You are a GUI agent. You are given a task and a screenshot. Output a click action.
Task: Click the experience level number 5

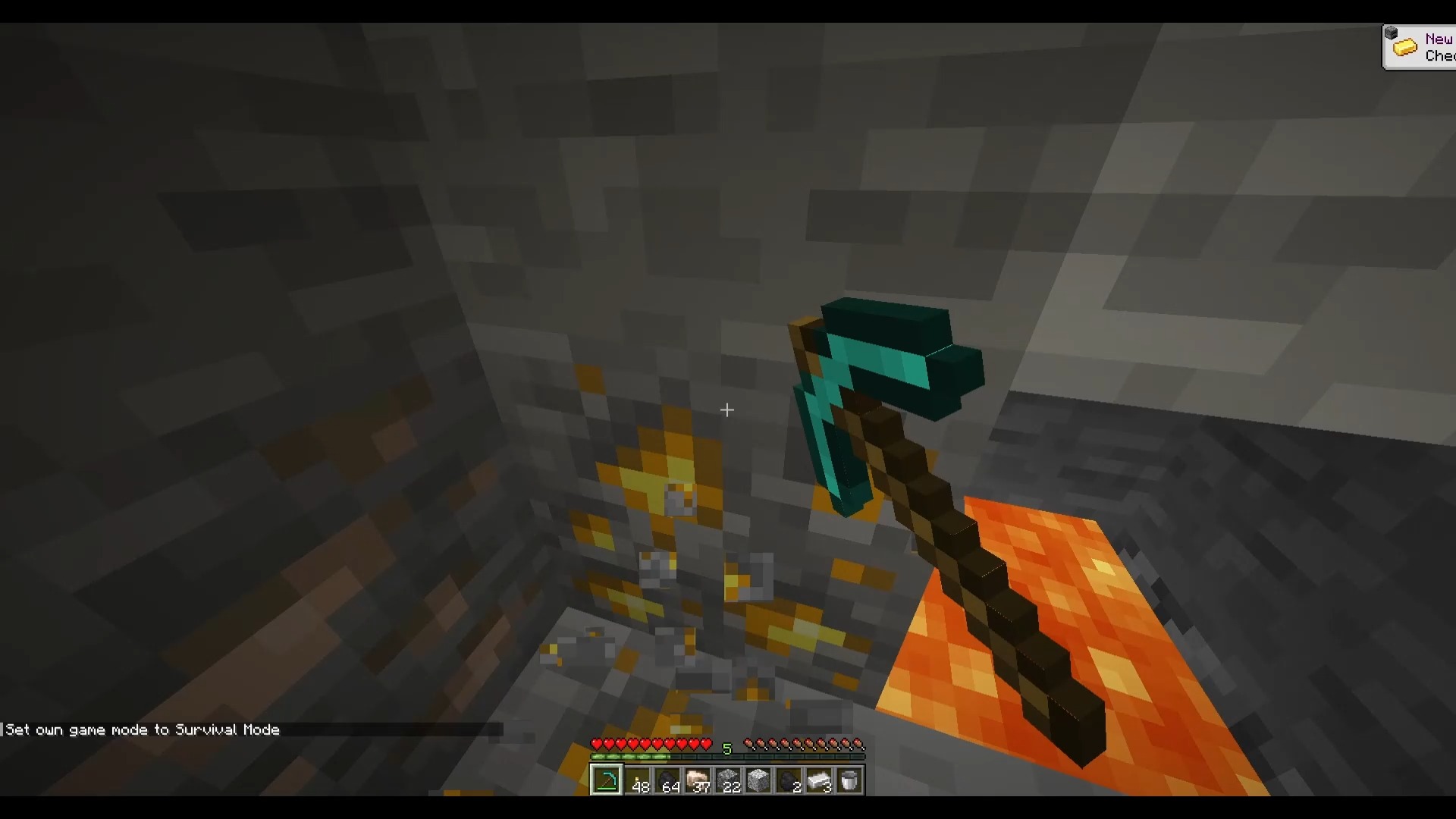click(728, 748)
